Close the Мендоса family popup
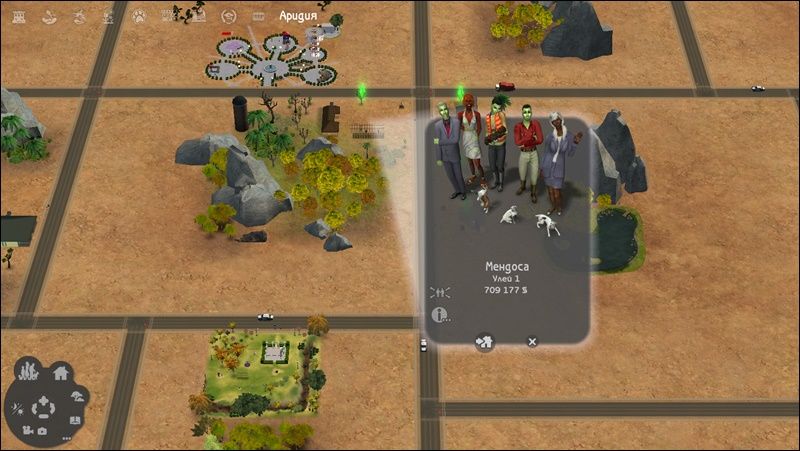This screenshot has width=800, height=451. (532, 341)
